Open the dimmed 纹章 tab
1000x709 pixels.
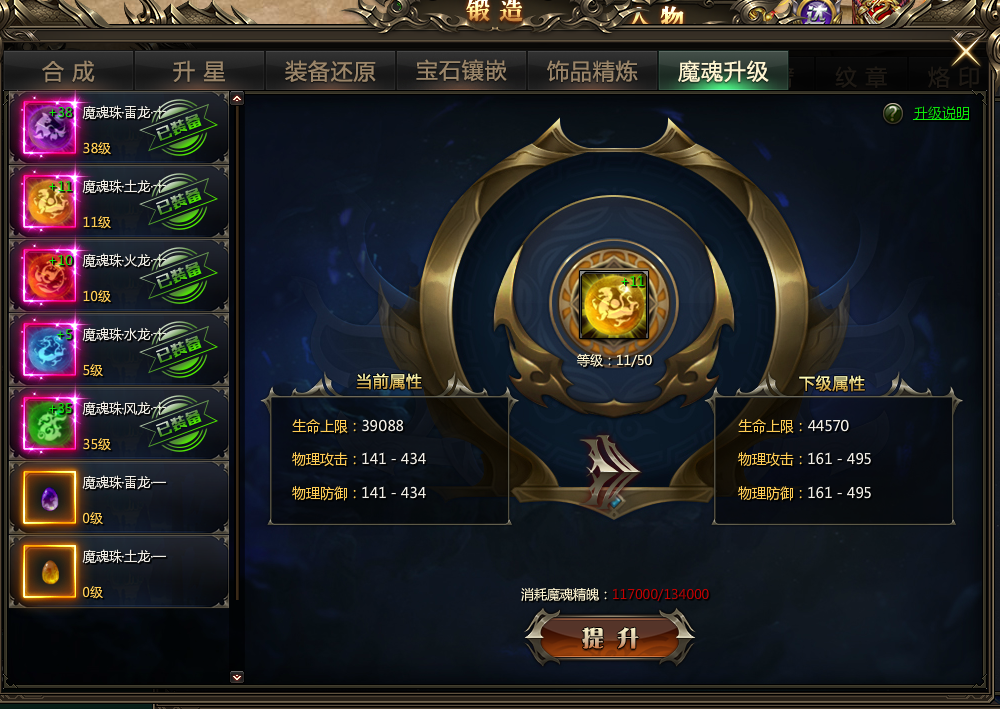click(860, 74)
